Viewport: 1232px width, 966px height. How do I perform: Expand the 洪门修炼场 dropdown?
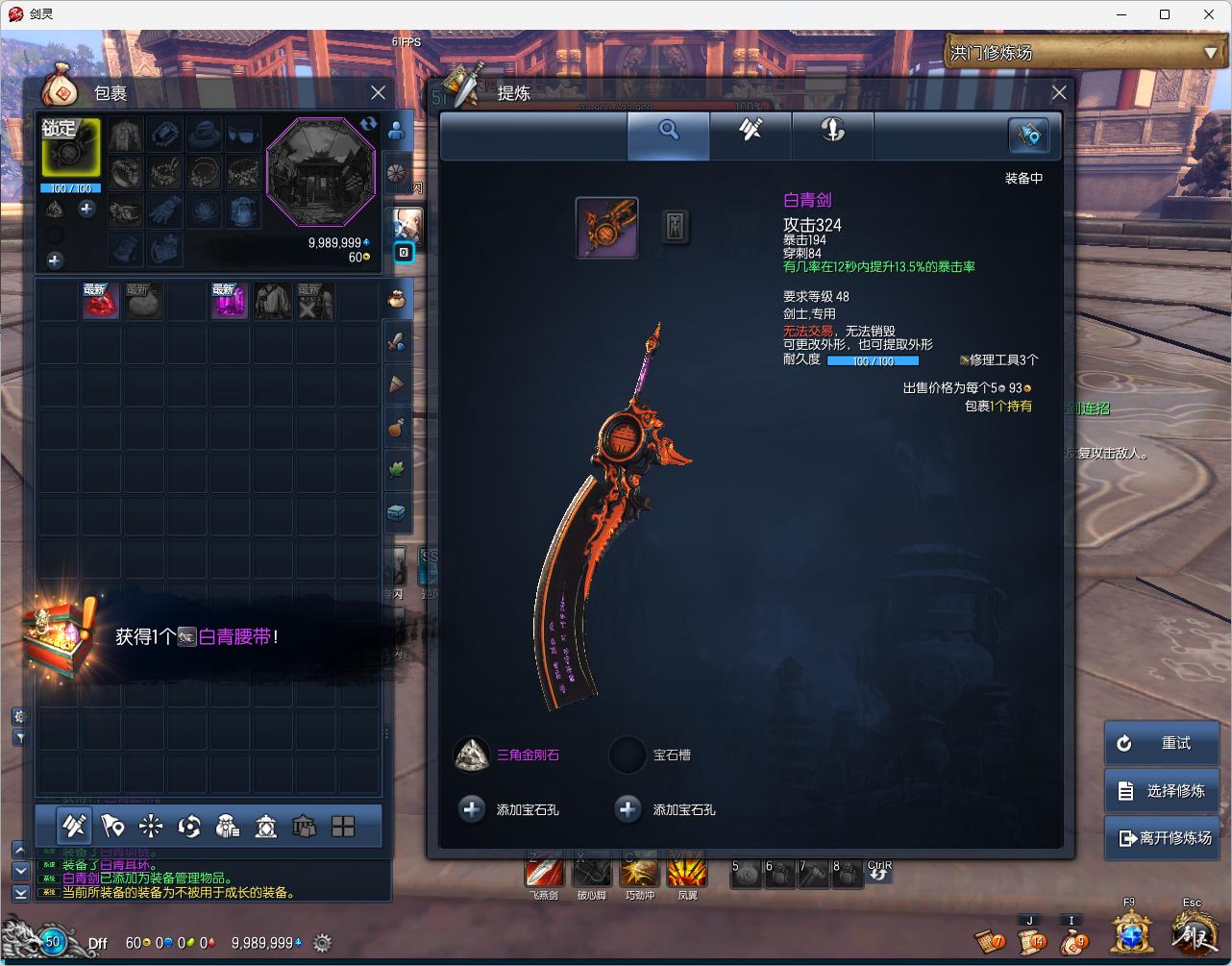pos(1210,53)
